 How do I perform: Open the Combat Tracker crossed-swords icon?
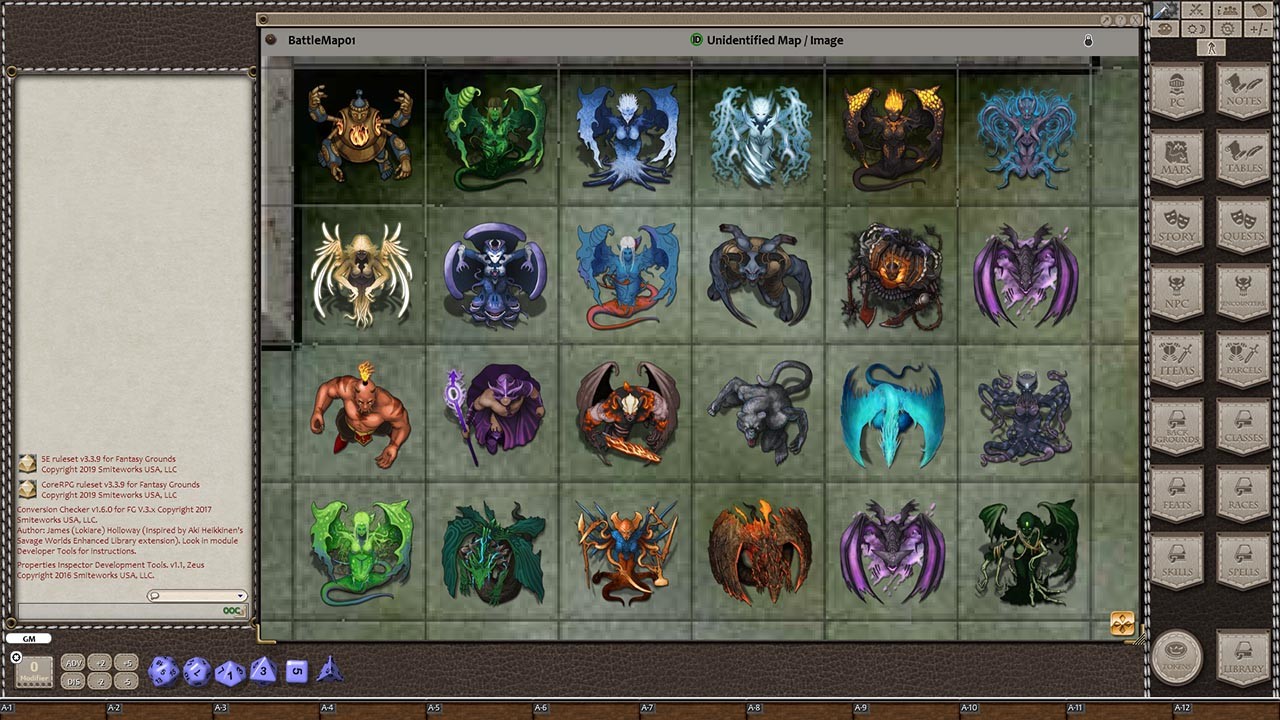click(1195, 11)
